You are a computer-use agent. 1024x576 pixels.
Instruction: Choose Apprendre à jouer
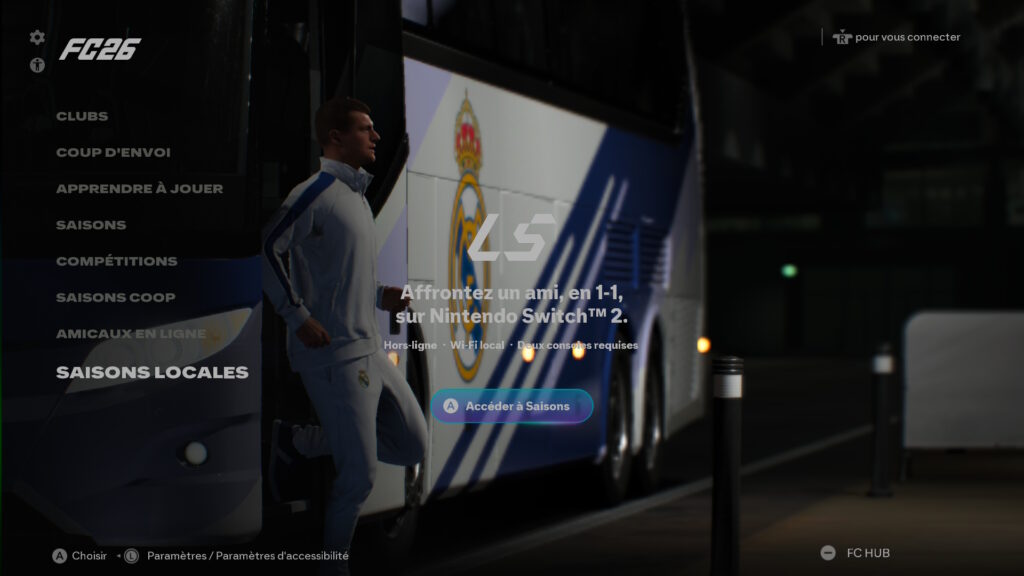pyautogui.click(x=139, y=188)
